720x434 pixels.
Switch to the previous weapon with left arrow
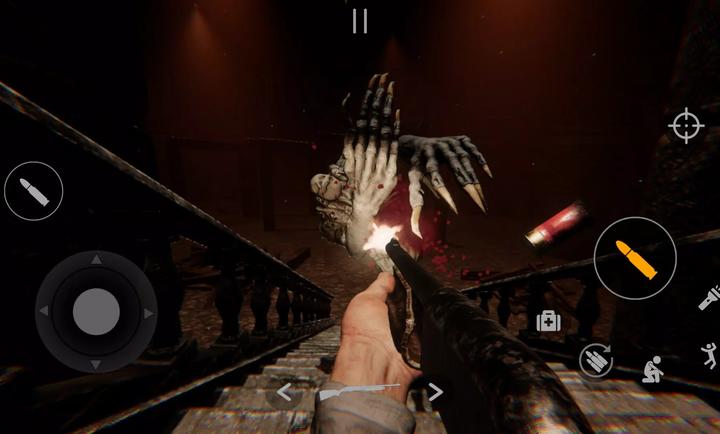(284, 392)
